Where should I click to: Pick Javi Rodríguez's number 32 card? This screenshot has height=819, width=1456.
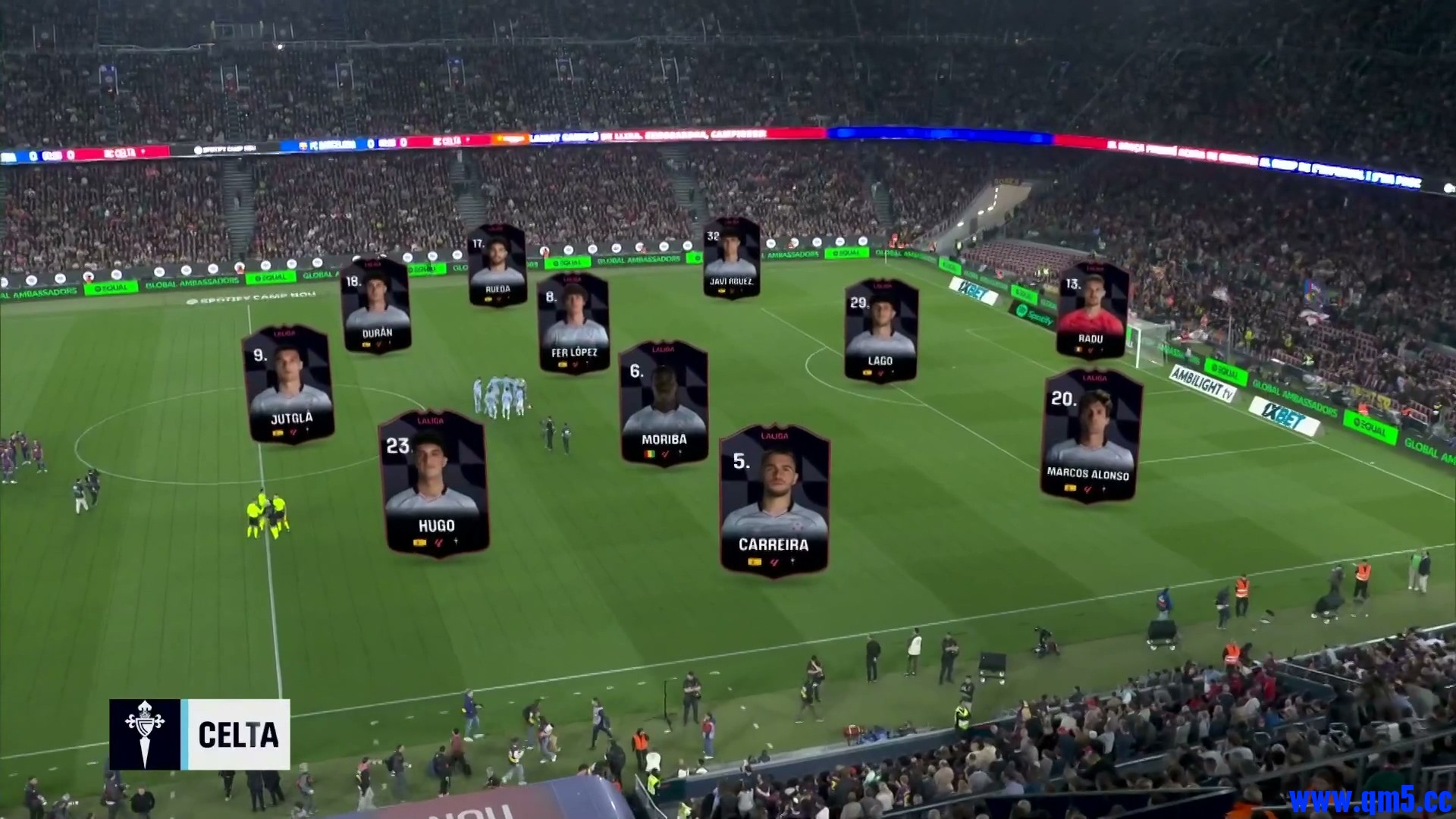pos(731,258)
